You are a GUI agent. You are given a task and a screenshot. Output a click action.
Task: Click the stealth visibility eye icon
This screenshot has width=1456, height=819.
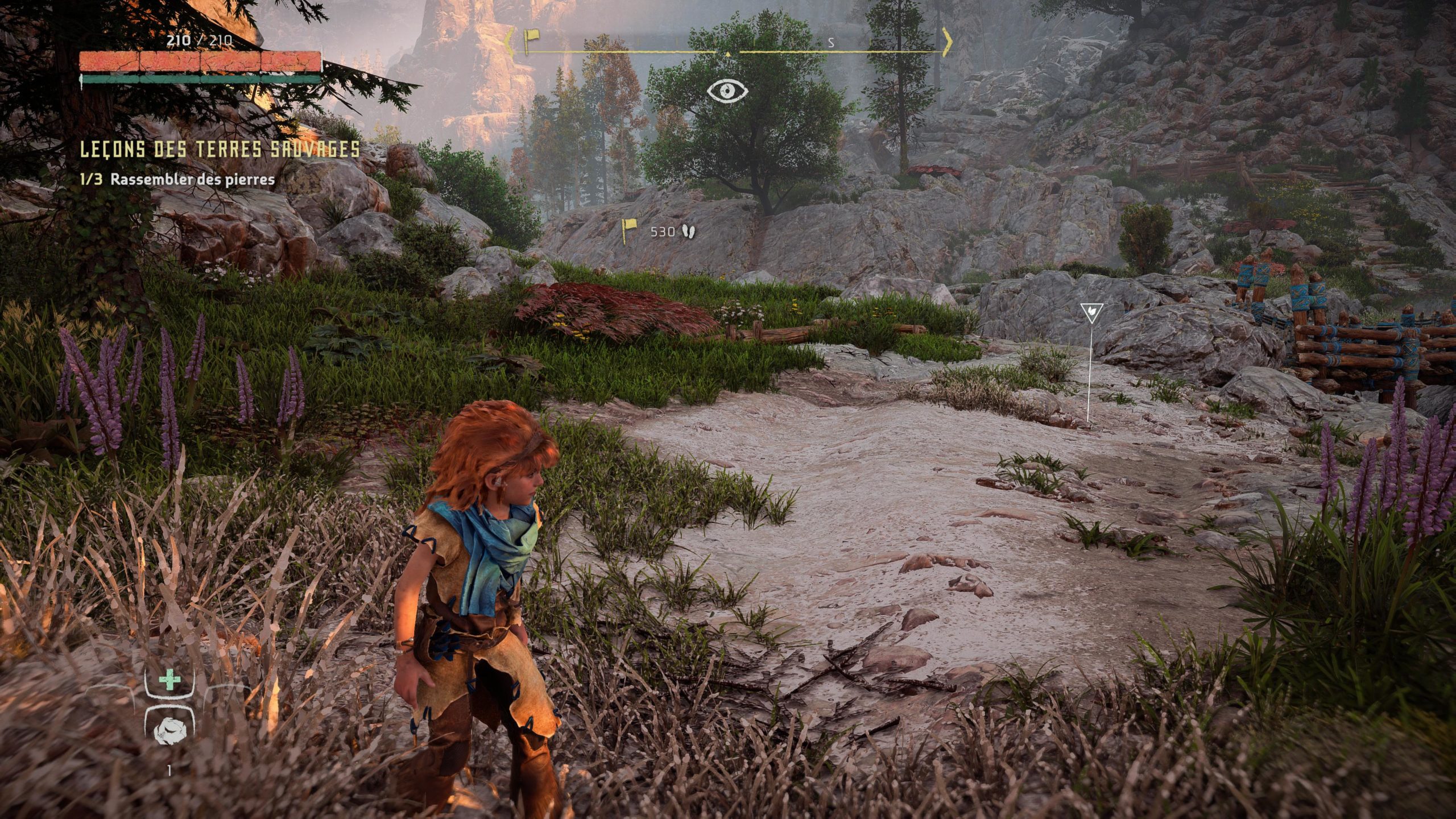pos(727,90)
